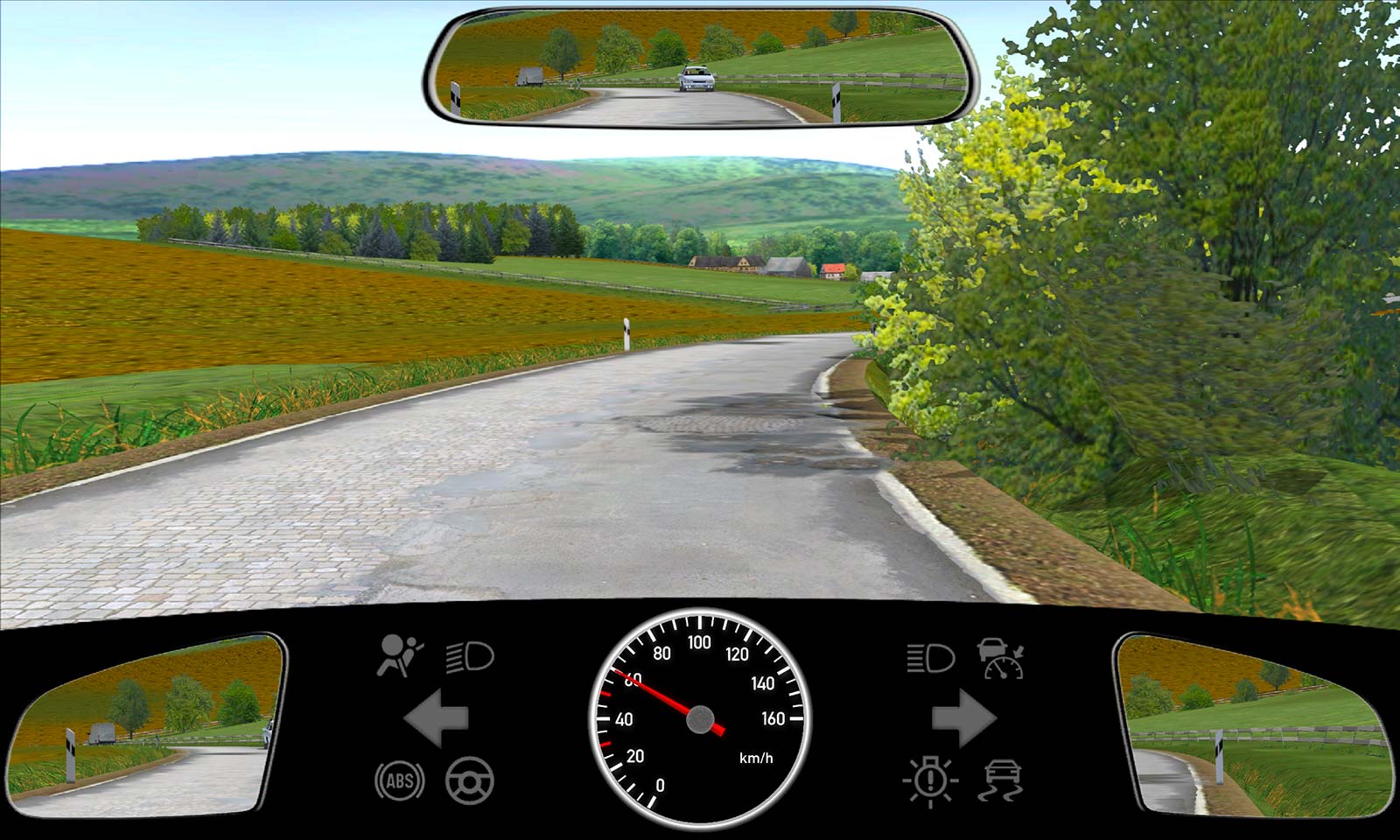Check the center rear-view mirror

tap(701, 67)
